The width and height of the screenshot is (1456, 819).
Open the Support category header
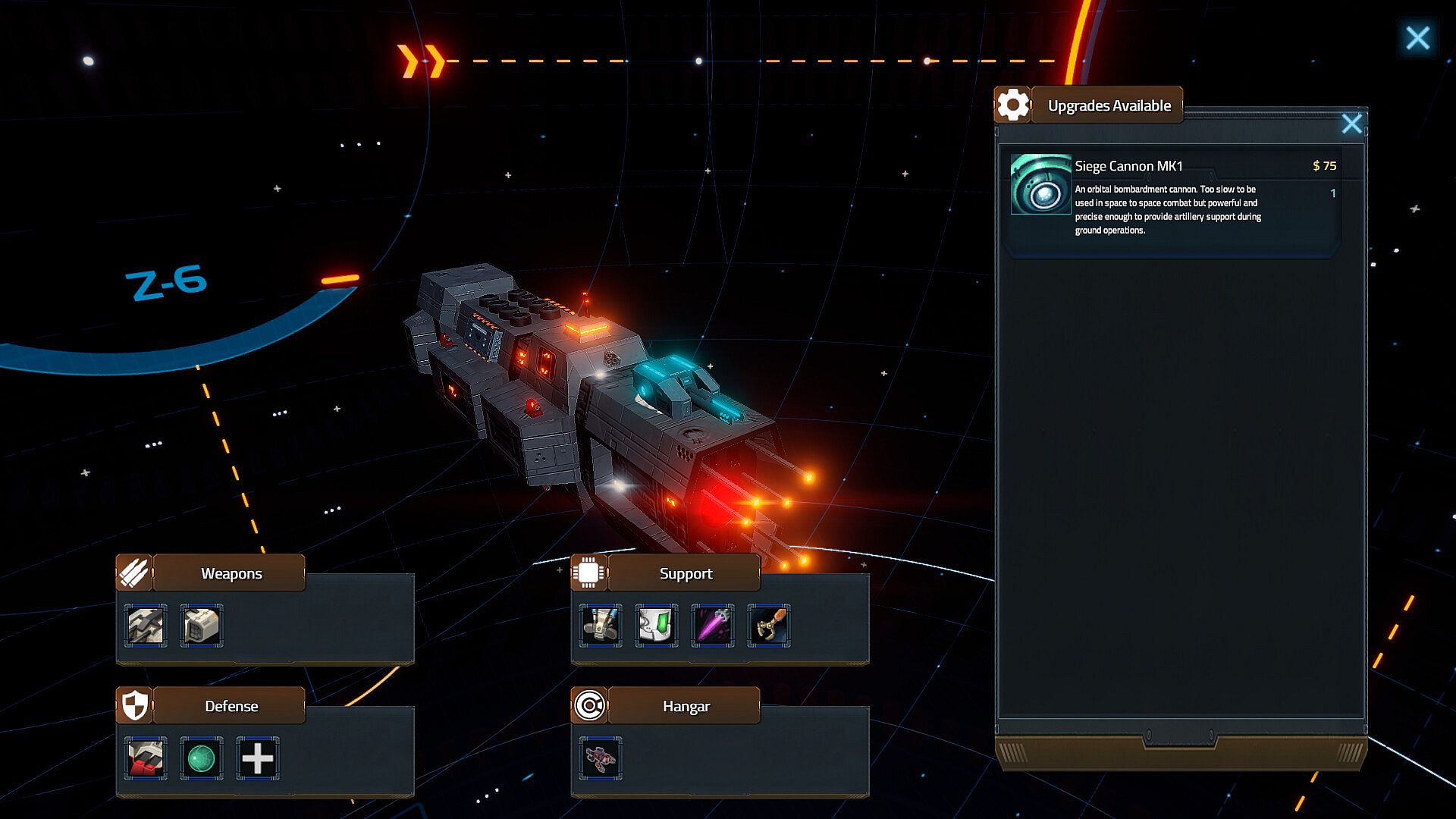686,573
